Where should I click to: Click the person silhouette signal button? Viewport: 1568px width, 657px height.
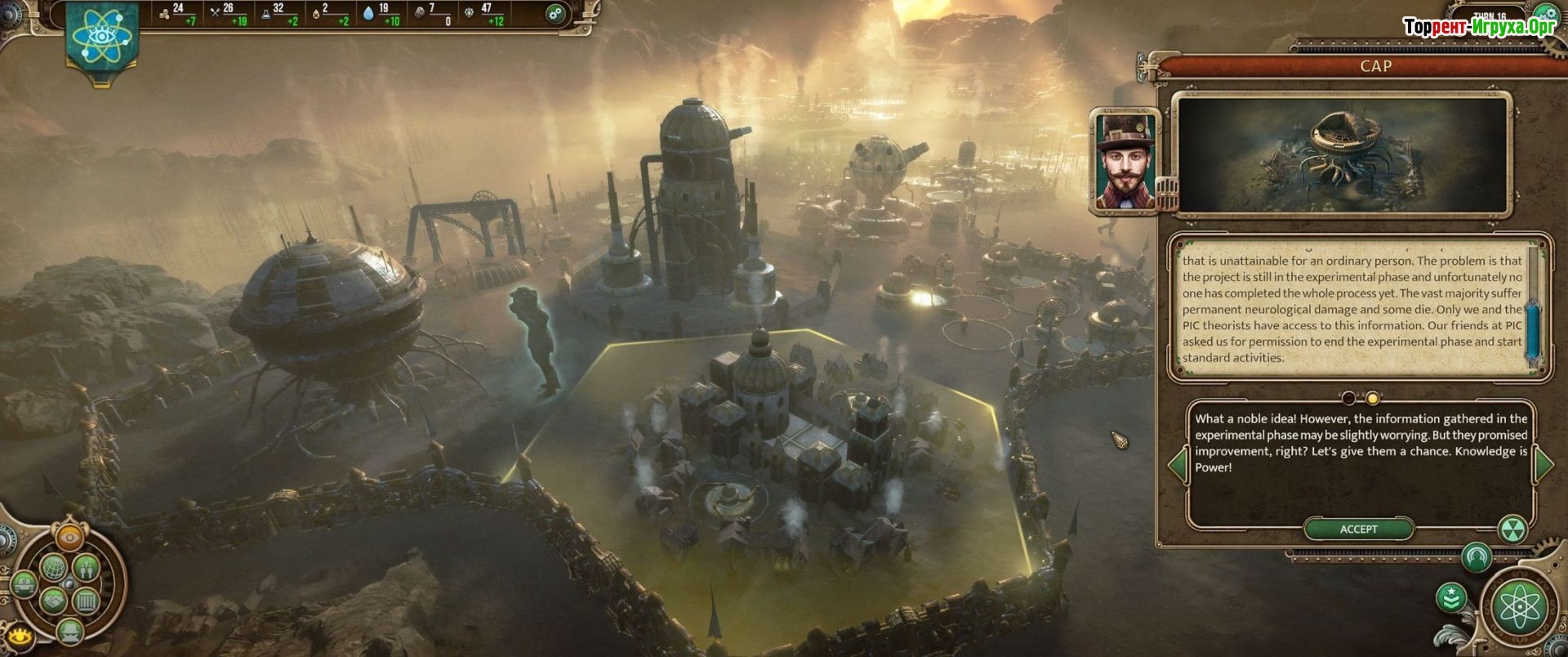(1476, 558)
